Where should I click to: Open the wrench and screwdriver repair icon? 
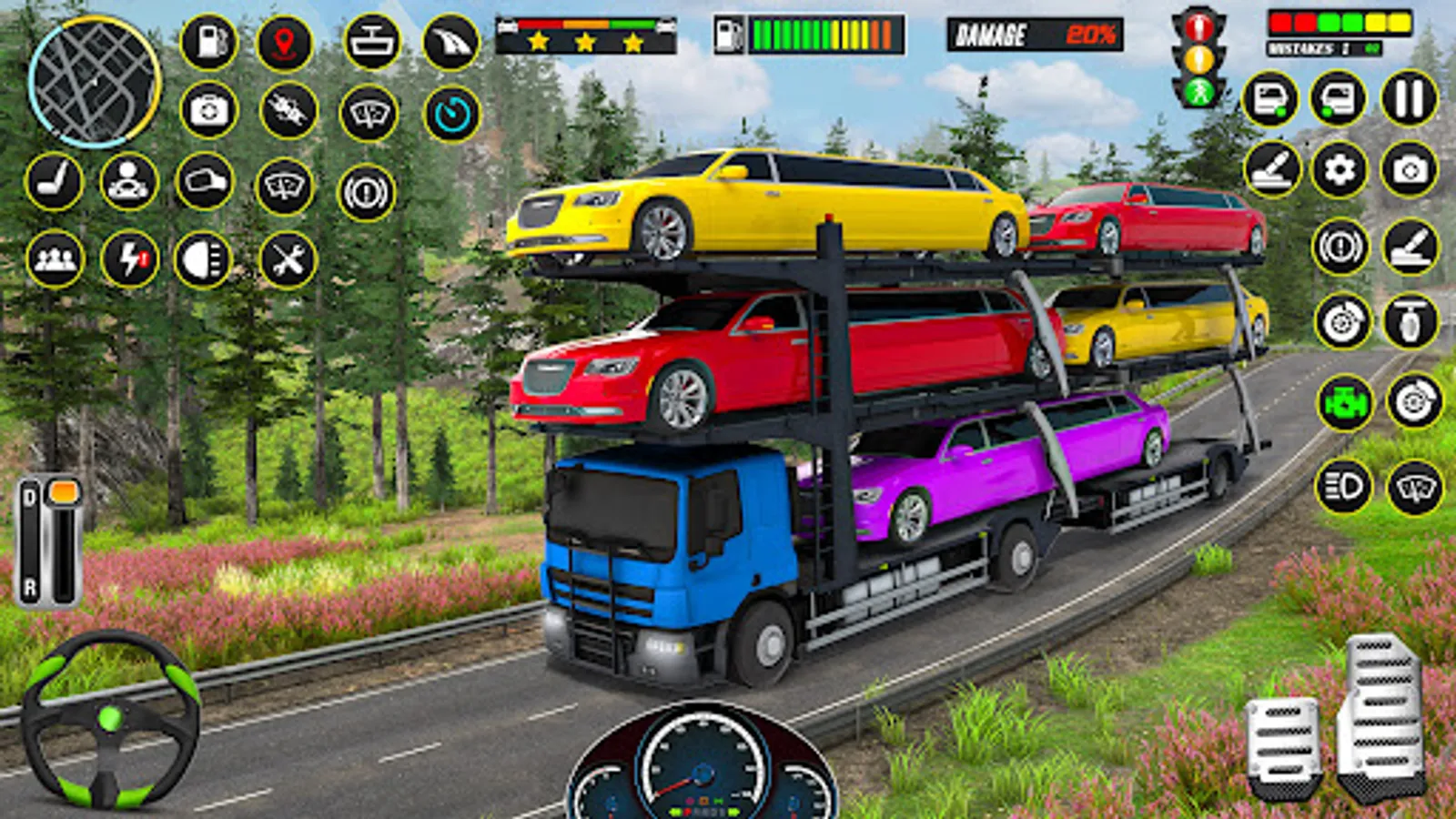[x=288, y=260]
